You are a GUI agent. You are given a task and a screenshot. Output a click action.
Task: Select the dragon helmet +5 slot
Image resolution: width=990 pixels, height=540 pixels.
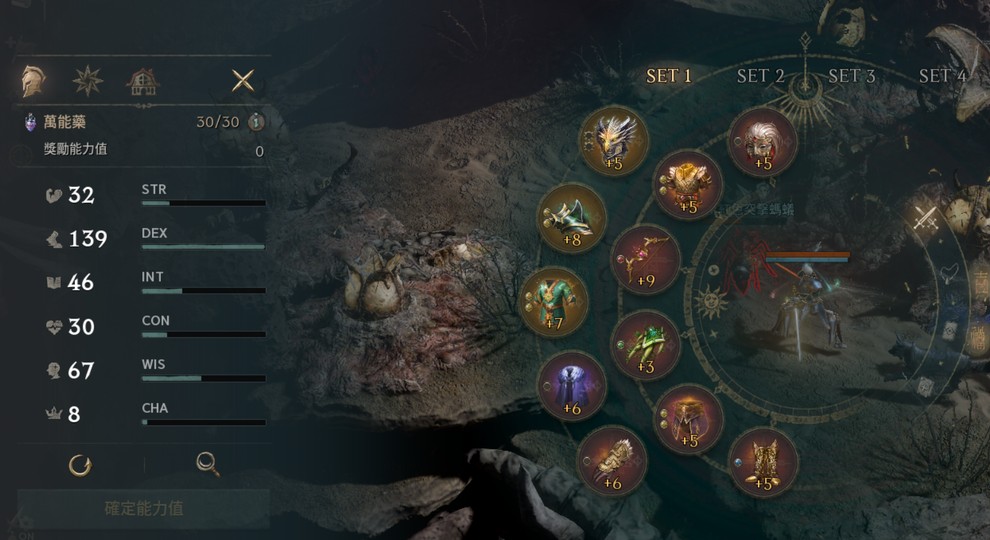point(614,141)
